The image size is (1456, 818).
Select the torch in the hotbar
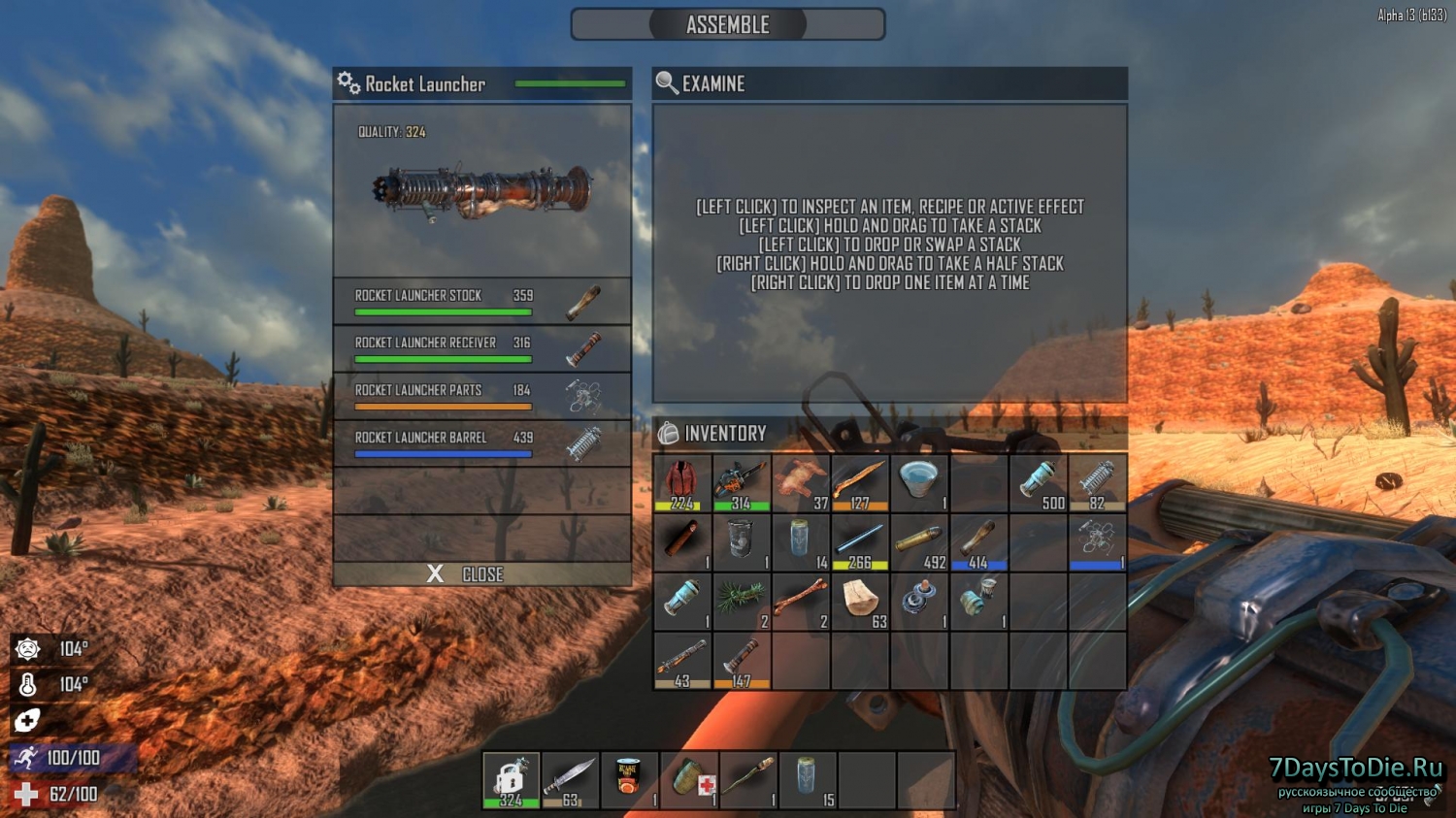(x=748, y=780)
